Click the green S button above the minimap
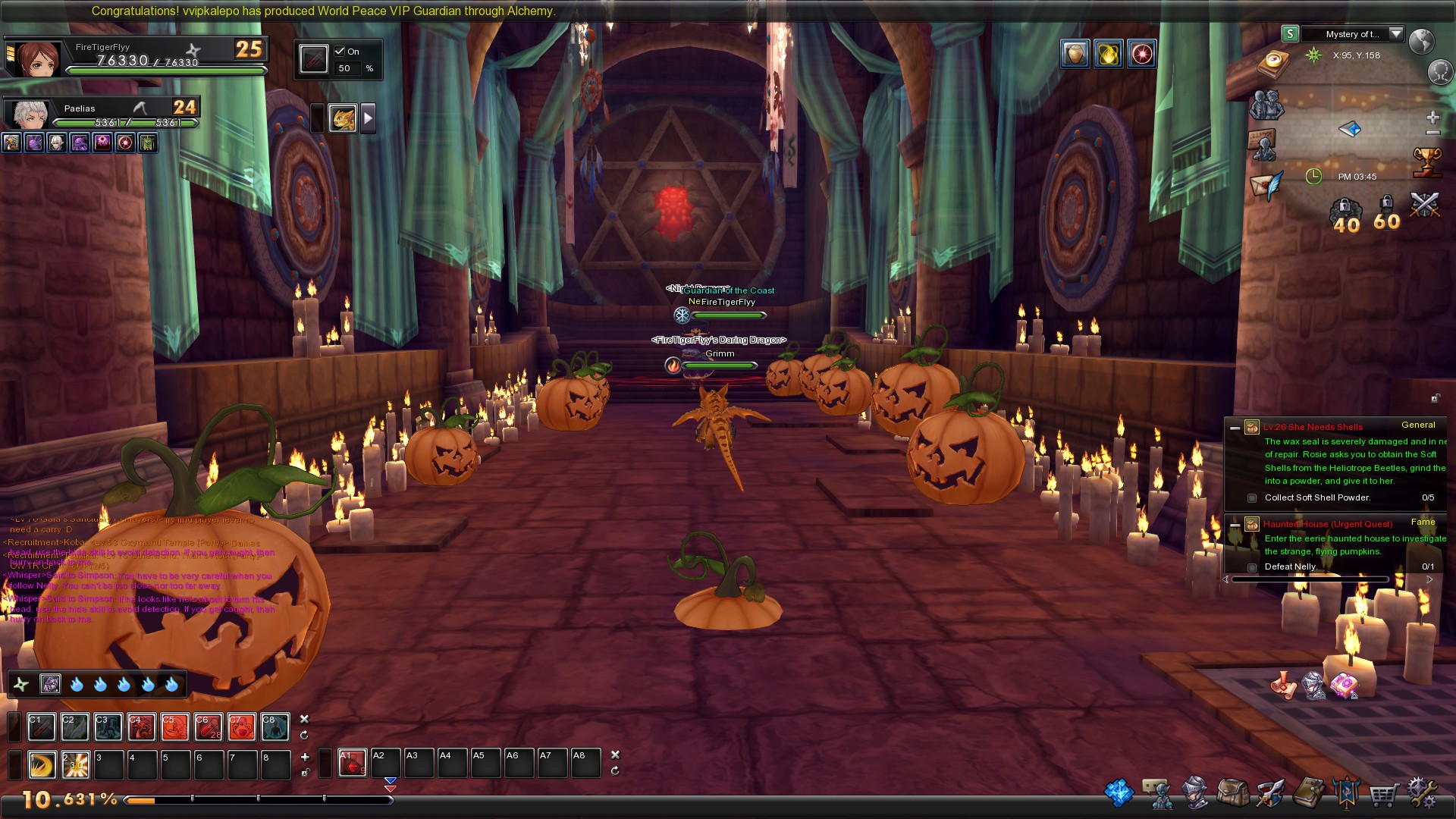The width and height of the screenshot is (1456, 819). 1289,35
